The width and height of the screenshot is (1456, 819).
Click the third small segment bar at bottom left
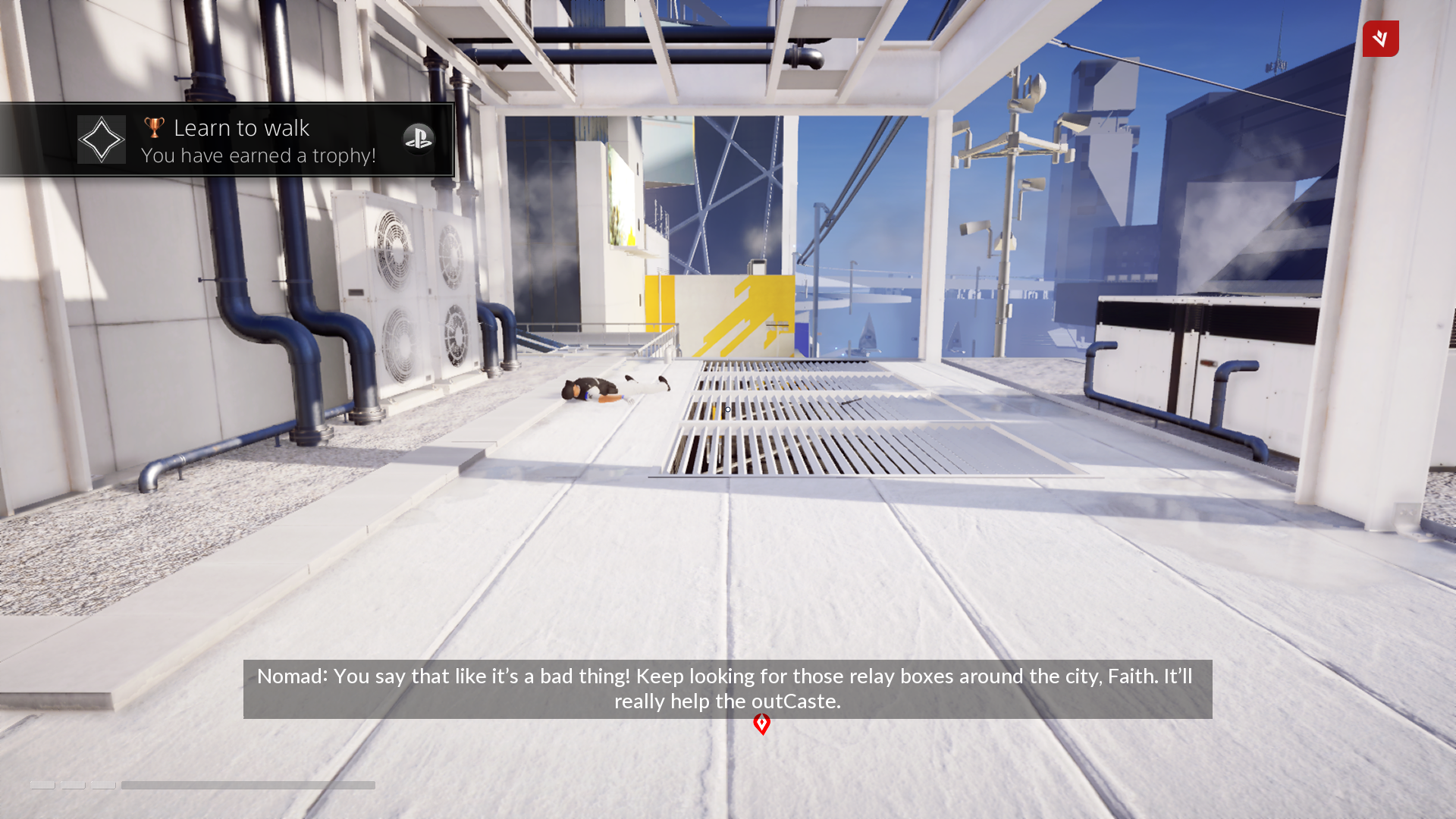tap(102, 786)
